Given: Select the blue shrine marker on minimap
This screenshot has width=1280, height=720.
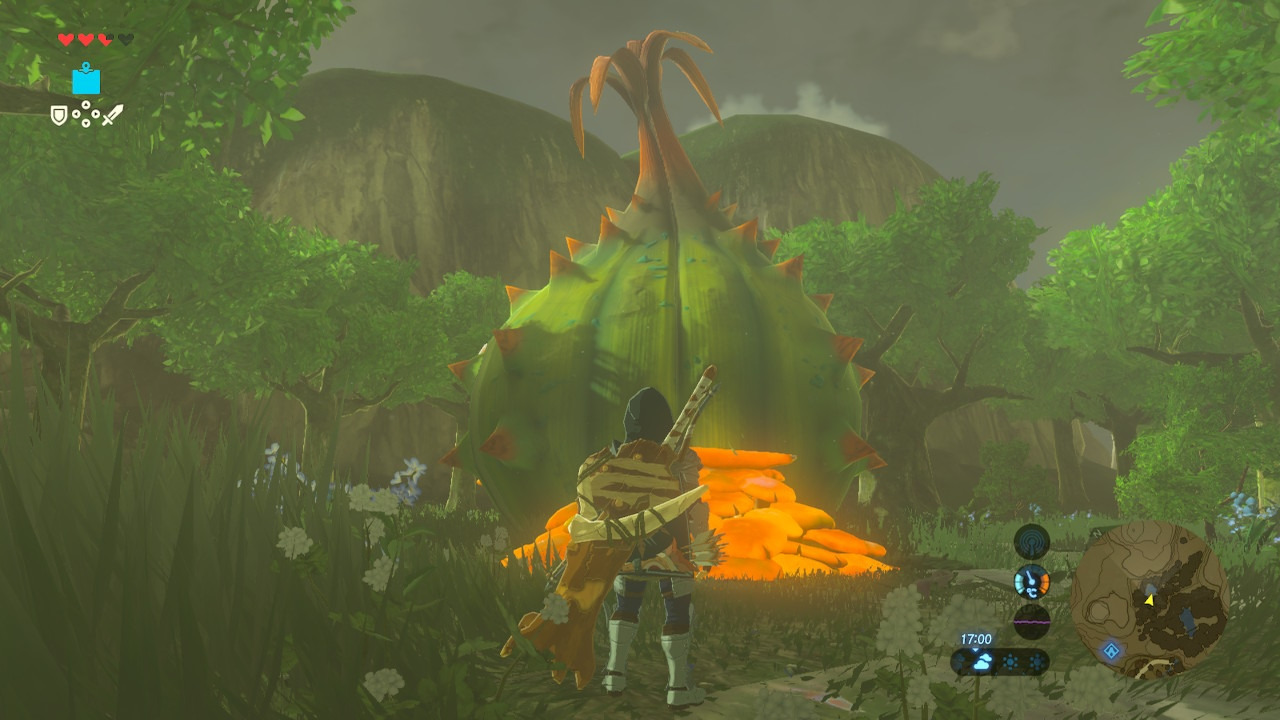Looking at the screenshot, I should pos(1110,650).
